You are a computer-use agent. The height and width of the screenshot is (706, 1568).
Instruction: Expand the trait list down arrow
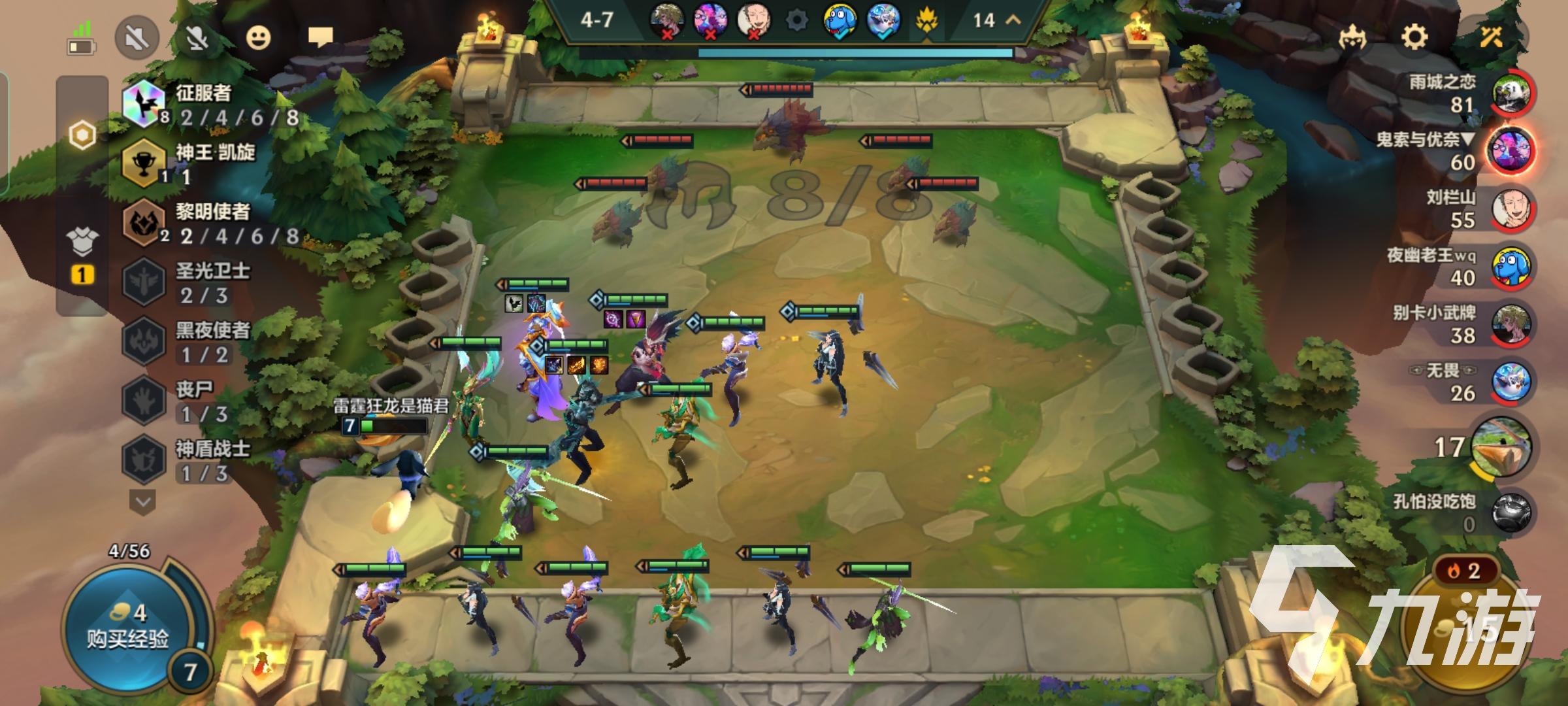[x=143, y=502]
